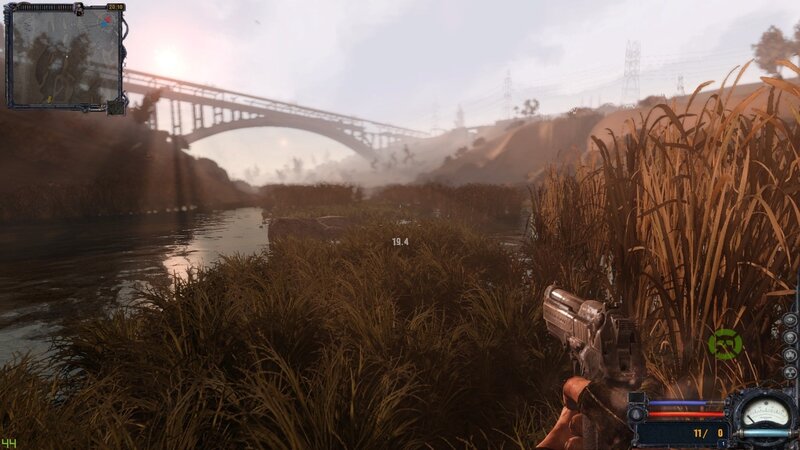Screen dimensions: 800x450
Task: Click the red and blue minimap compass
Action: tap(105, 22)
